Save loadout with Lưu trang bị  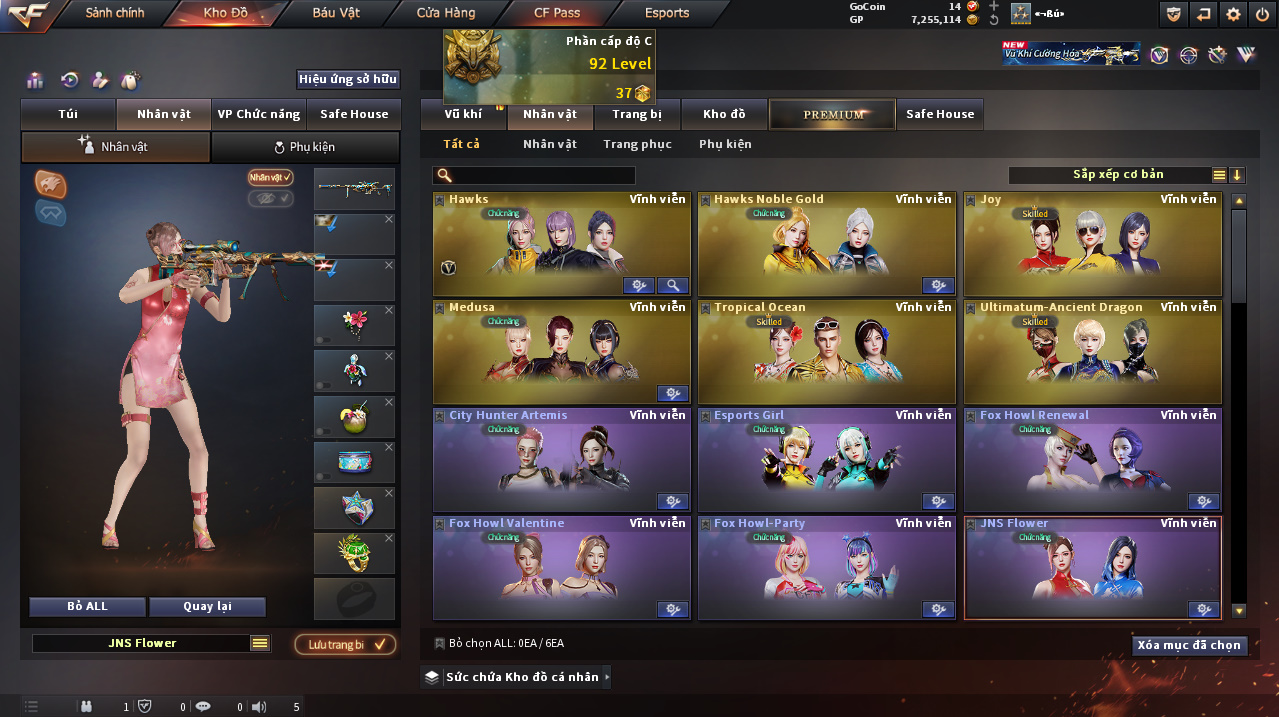coord(344,644)
